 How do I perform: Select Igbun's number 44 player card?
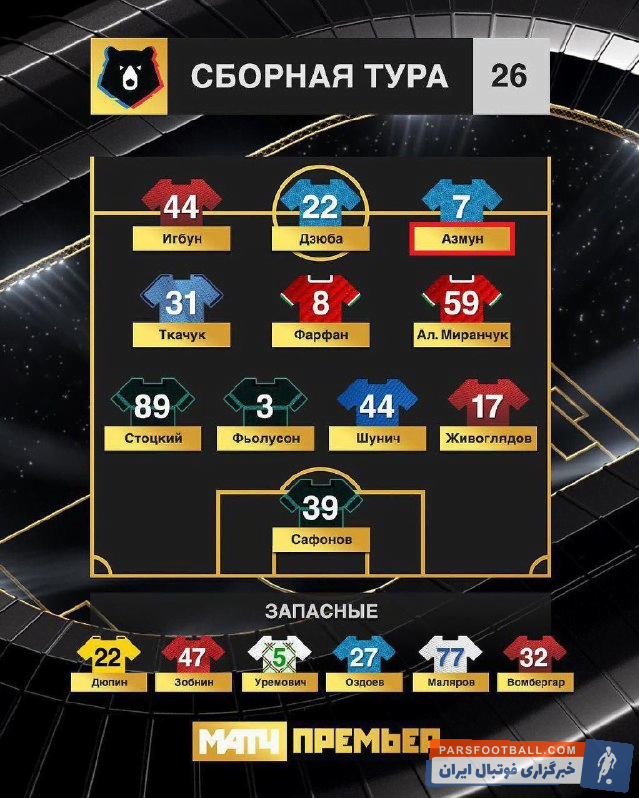click(181, 209)
